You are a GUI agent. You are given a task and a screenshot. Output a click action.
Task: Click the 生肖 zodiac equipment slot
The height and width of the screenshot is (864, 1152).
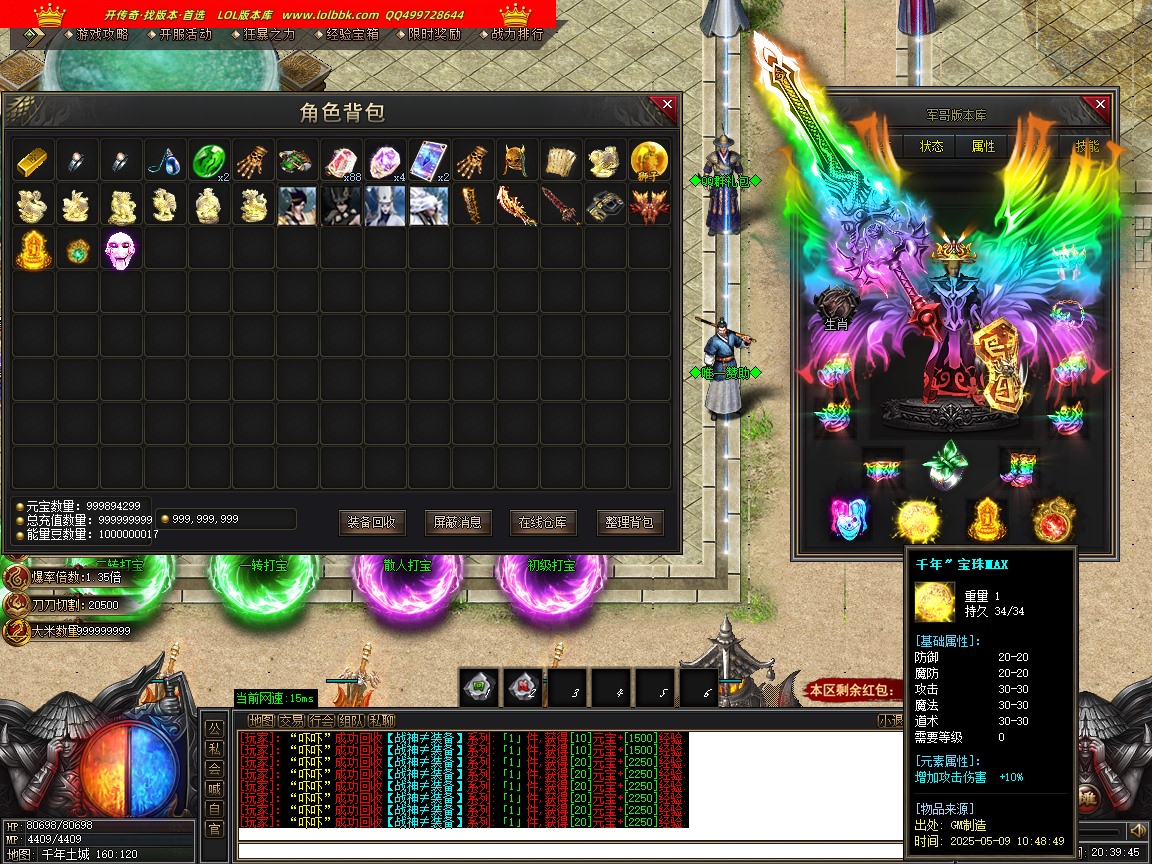(x=834, y=309)
